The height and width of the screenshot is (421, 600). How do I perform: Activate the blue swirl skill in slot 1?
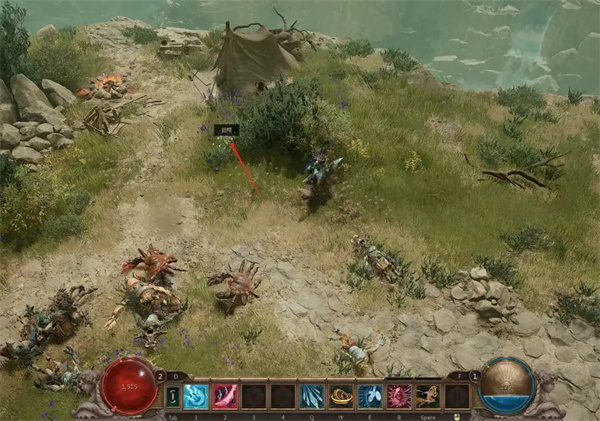196,396
